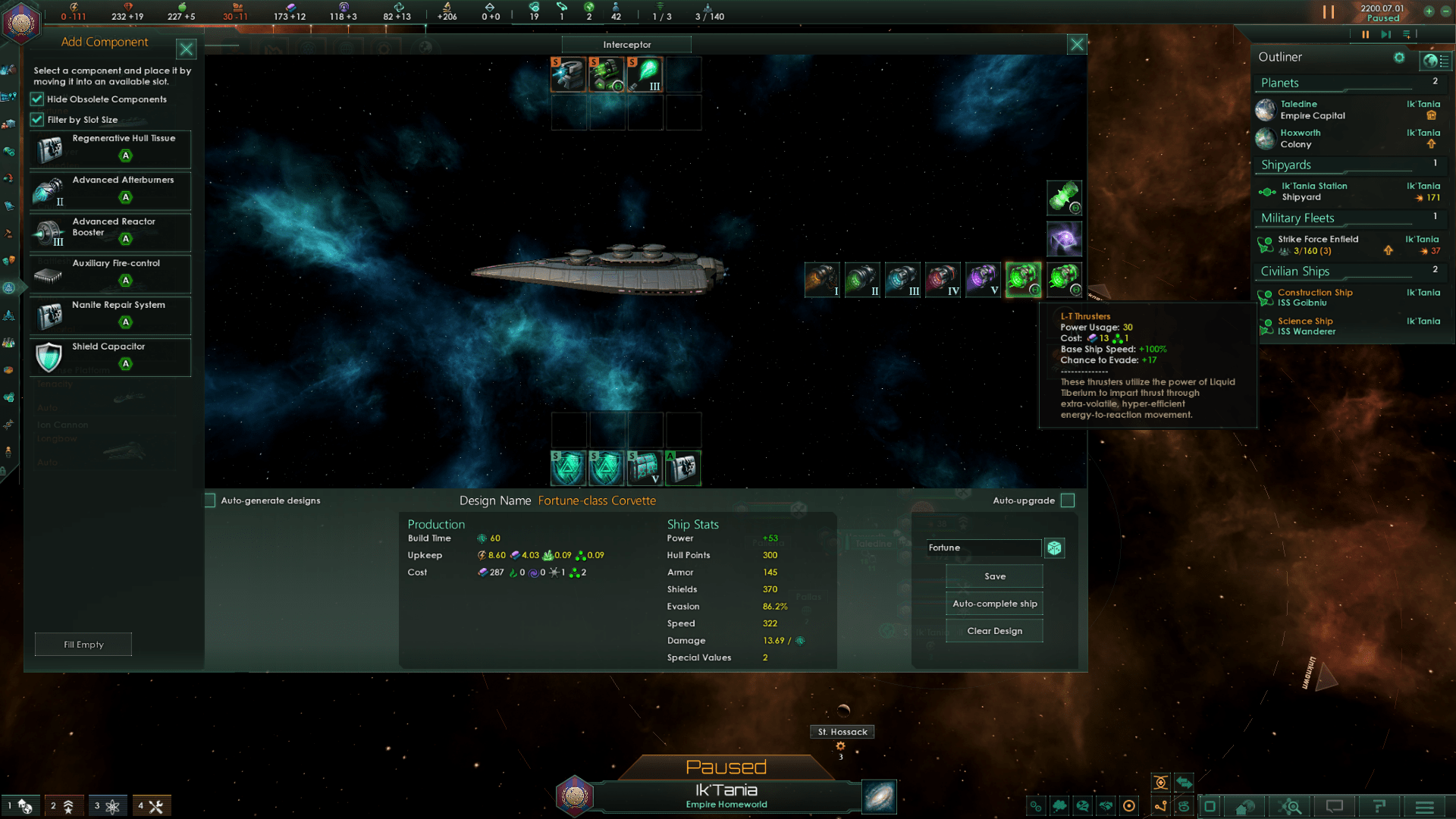1456x819 pixels.
Task: Open Taledine Empire Capital from Outliner
Action: click(1312, 110)
